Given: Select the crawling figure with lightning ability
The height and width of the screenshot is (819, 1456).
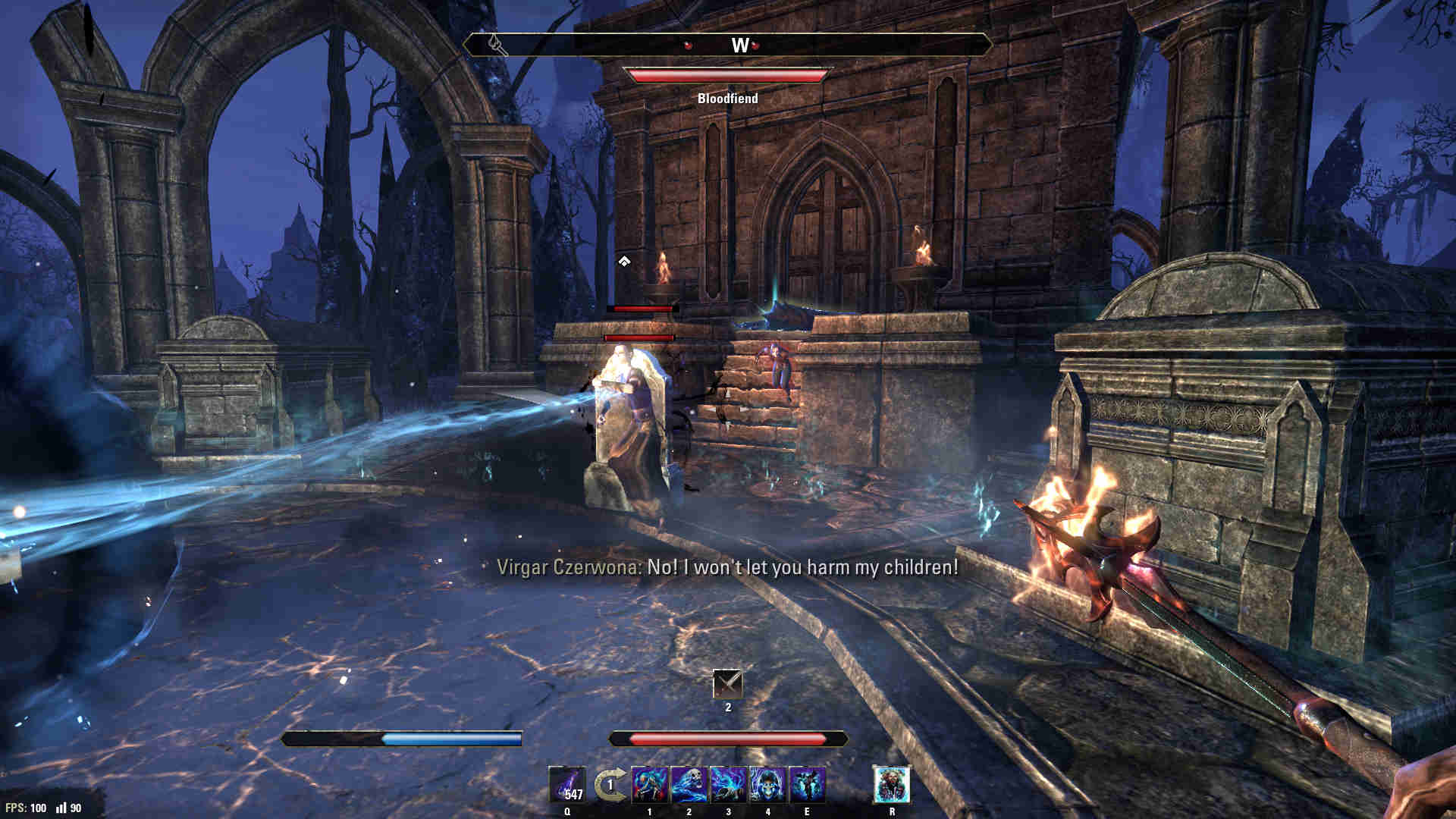Looking at the screenshot, I should click(729, 785).
